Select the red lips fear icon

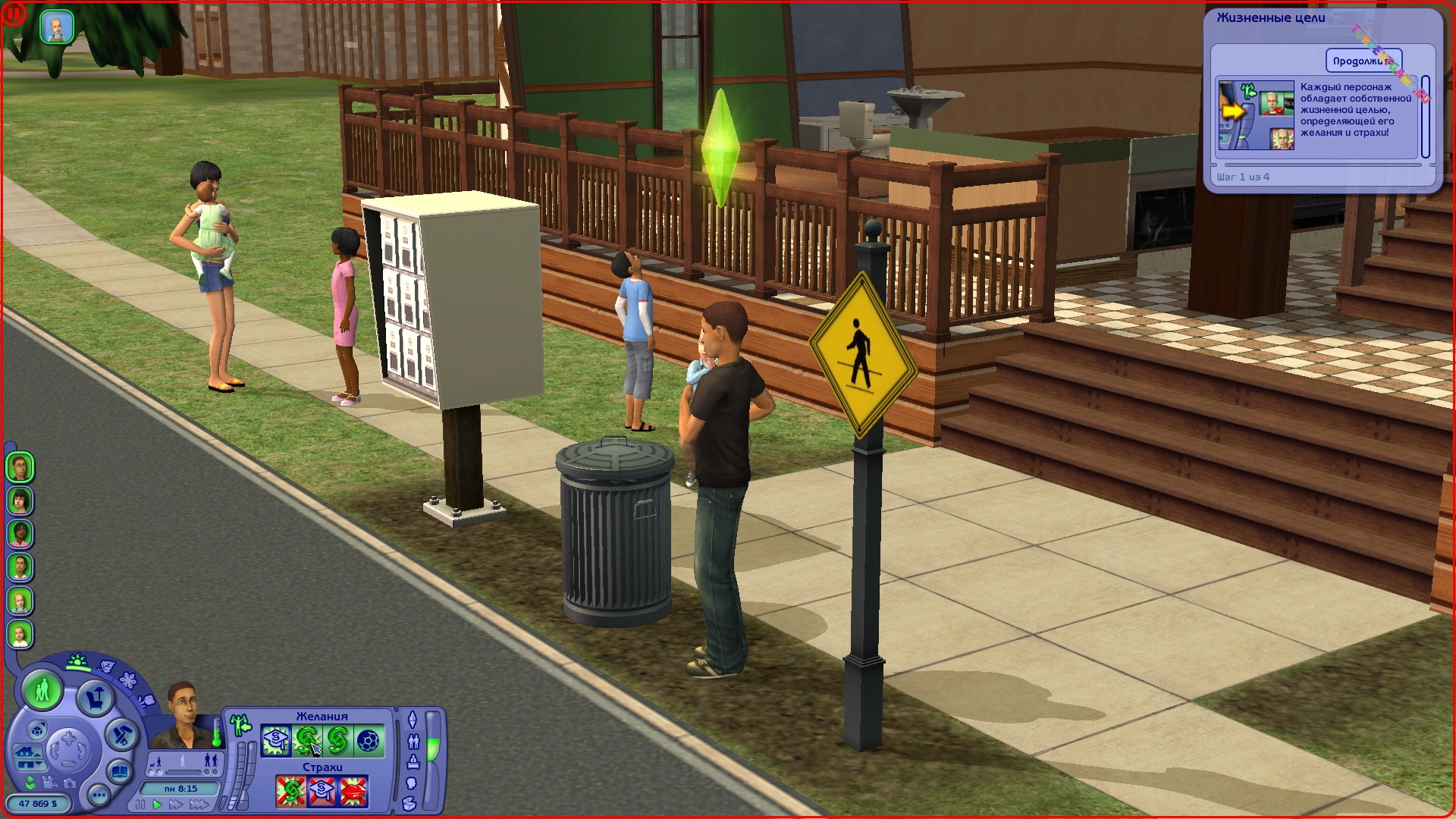(x=353, y=792)
